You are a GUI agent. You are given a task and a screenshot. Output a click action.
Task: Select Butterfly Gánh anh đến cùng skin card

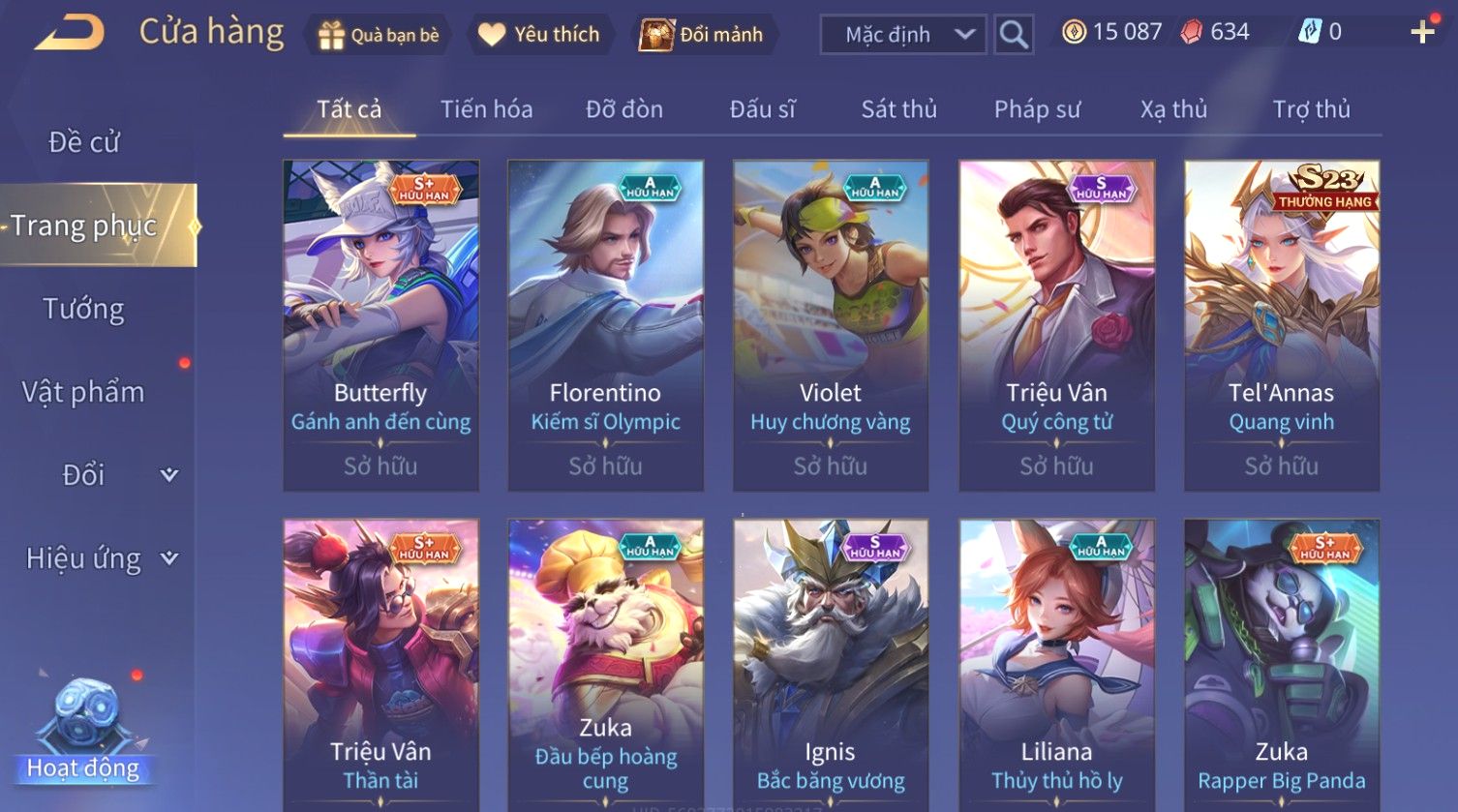[x=380, y=325]
